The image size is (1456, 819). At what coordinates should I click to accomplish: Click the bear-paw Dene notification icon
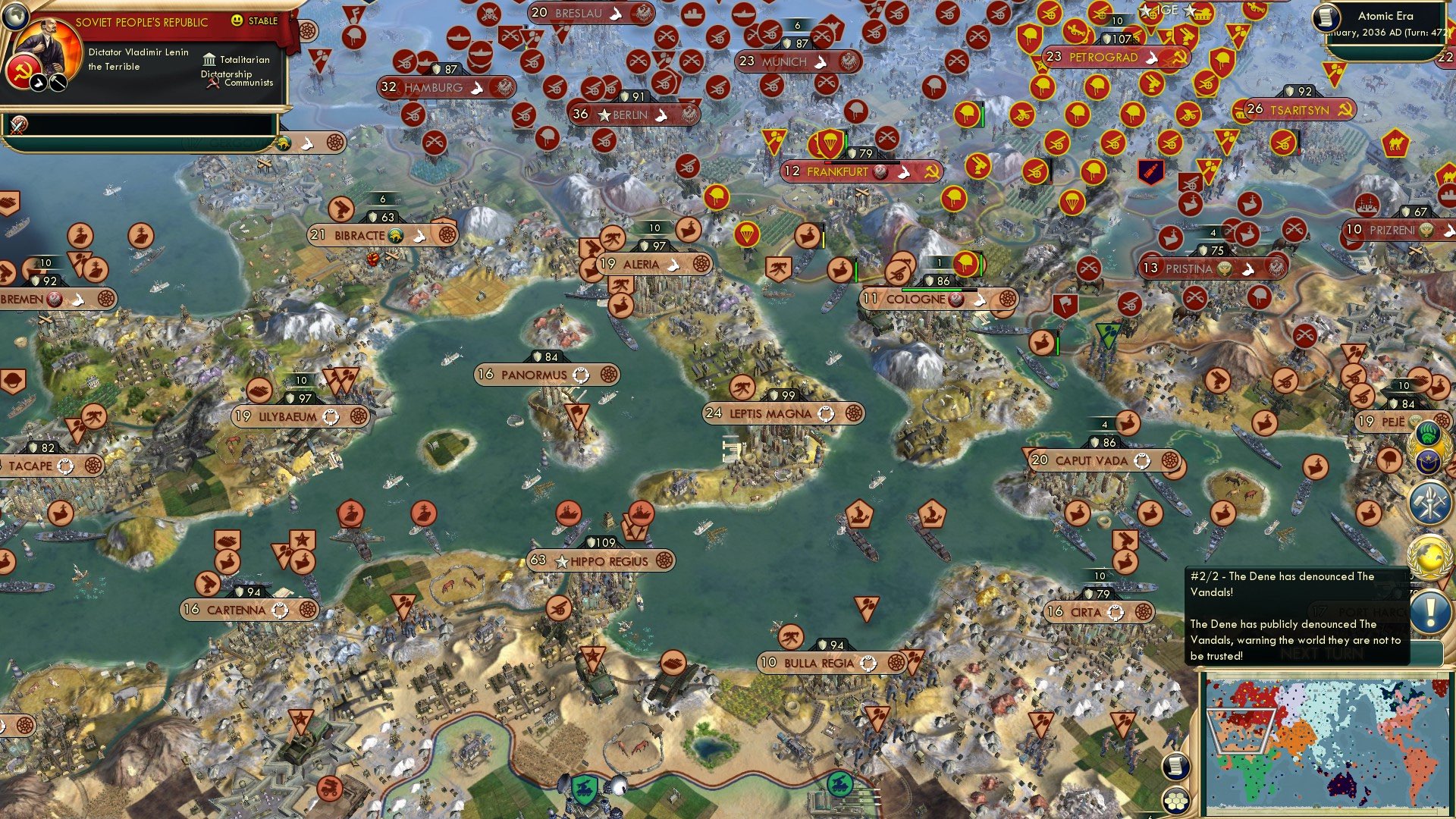1428,434
